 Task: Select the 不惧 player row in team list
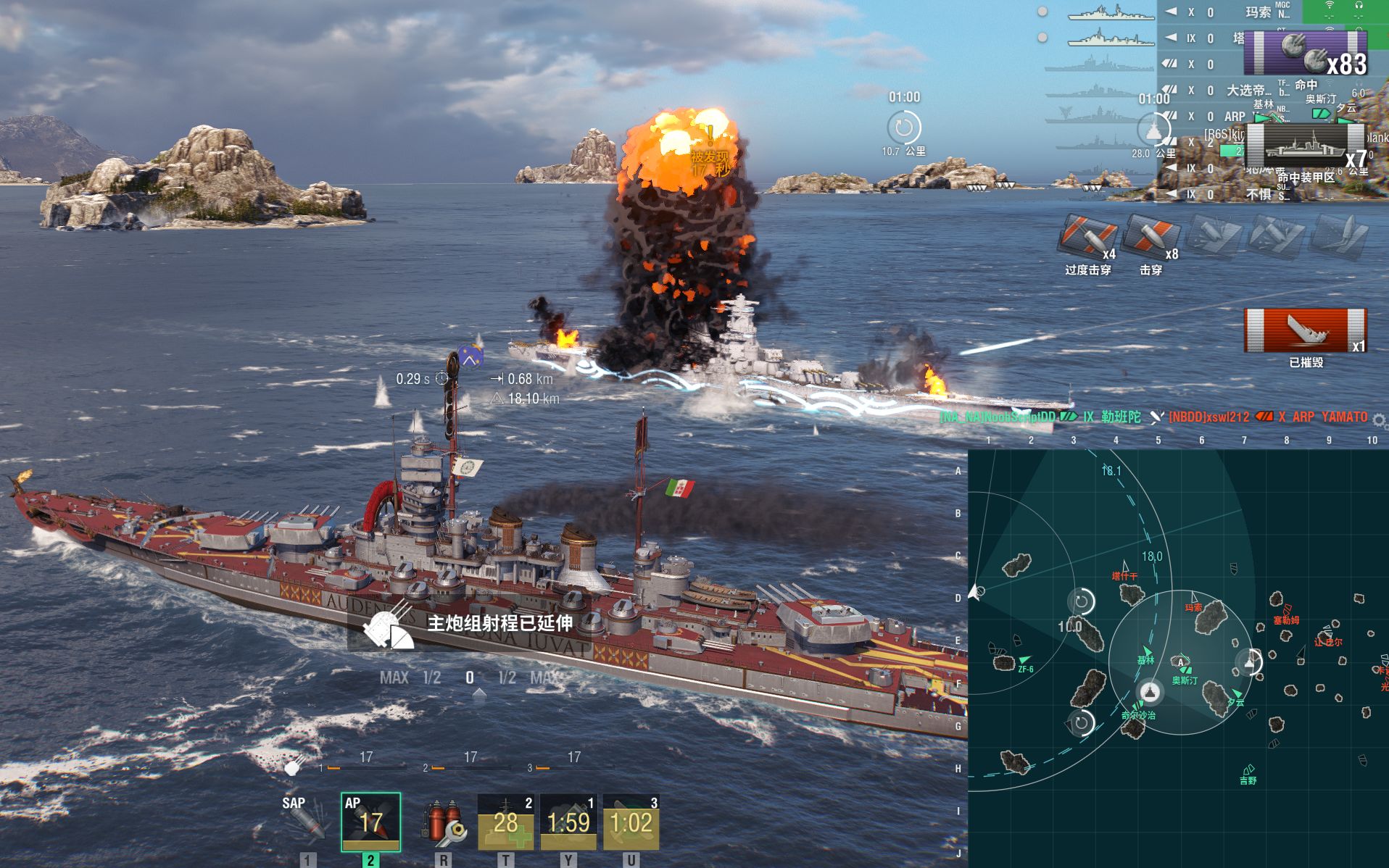tap(1258, 194)
